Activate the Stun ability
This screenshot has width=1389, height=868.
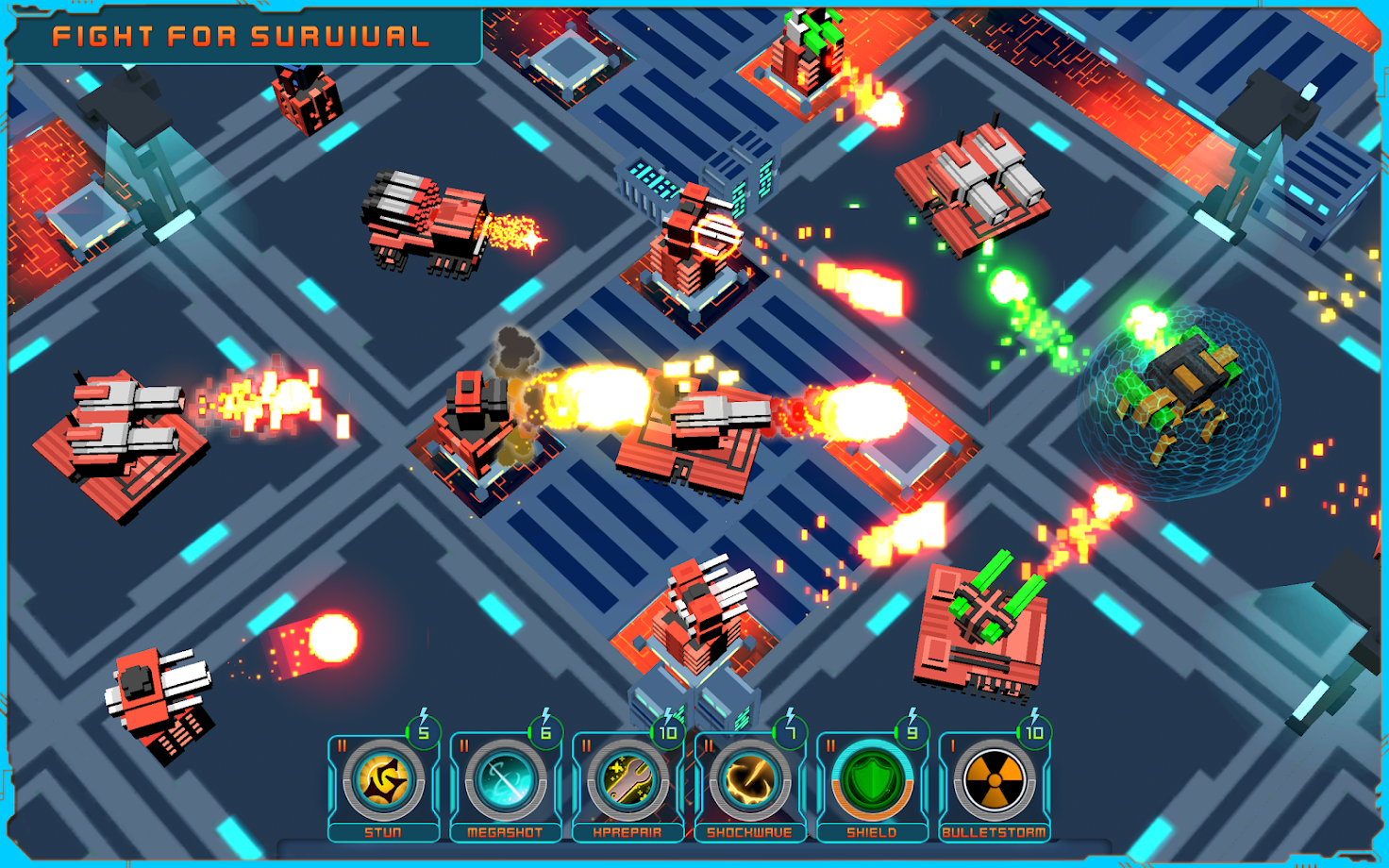(x=383, y=781)
